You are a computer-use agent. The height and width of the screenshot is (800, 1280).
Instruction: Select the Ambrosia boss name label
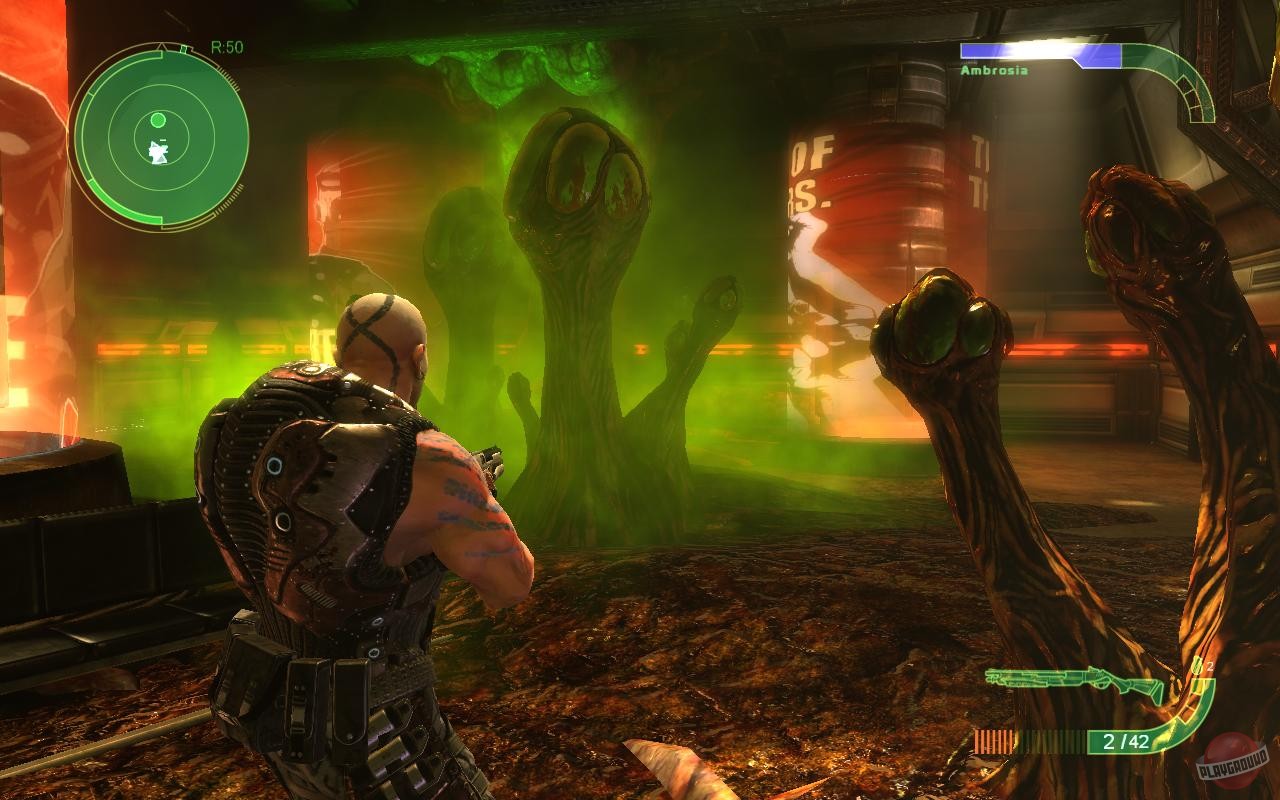pyautogui.click(x=995, y=69)
